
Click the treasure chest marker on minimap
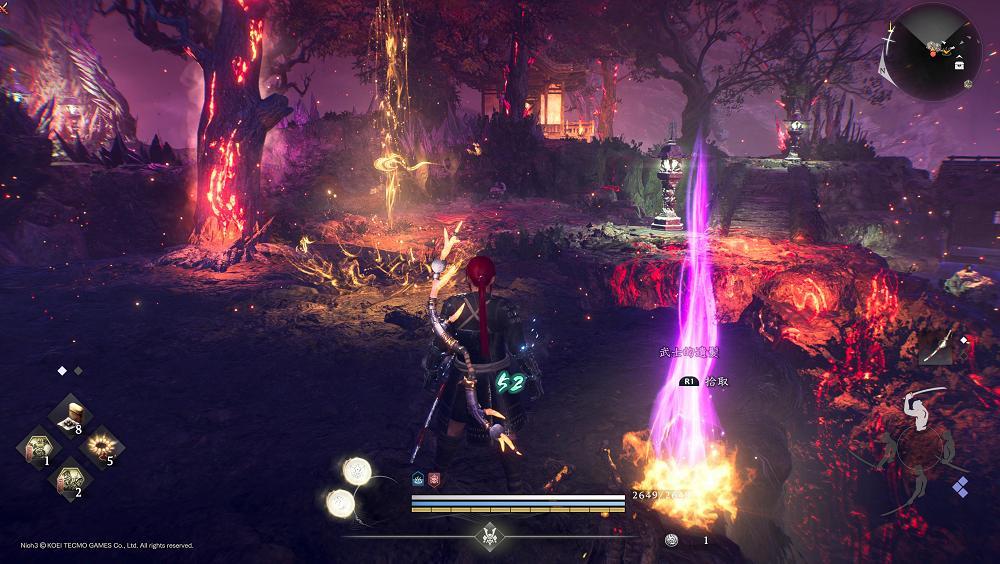960,63
